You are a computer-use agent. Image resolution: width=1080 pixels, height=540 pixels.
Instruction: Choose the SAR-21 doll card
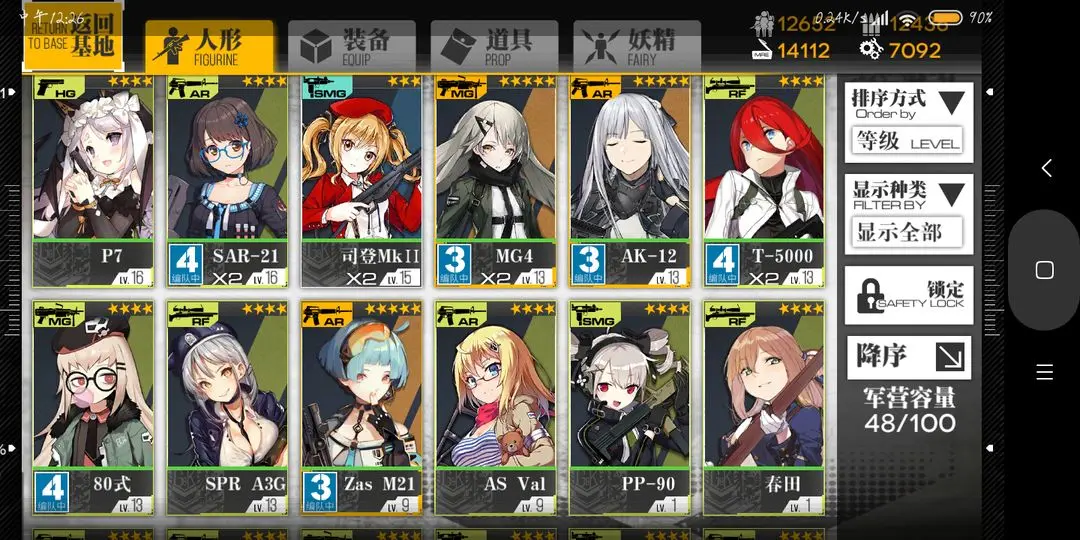[227, 180]
